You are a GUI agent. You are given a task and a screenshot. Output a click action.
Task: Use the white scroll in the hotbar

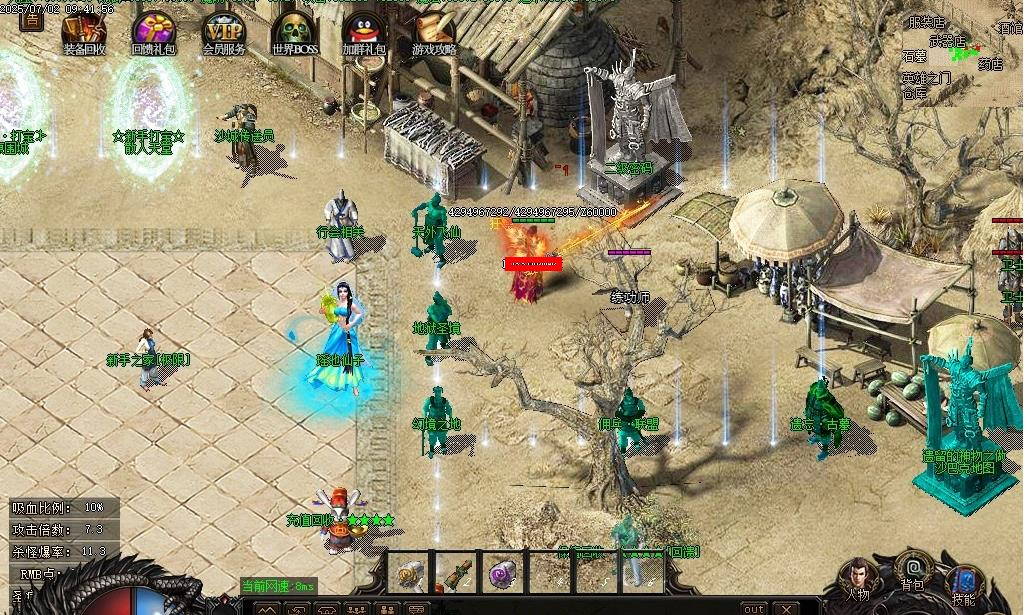point(410,573)
